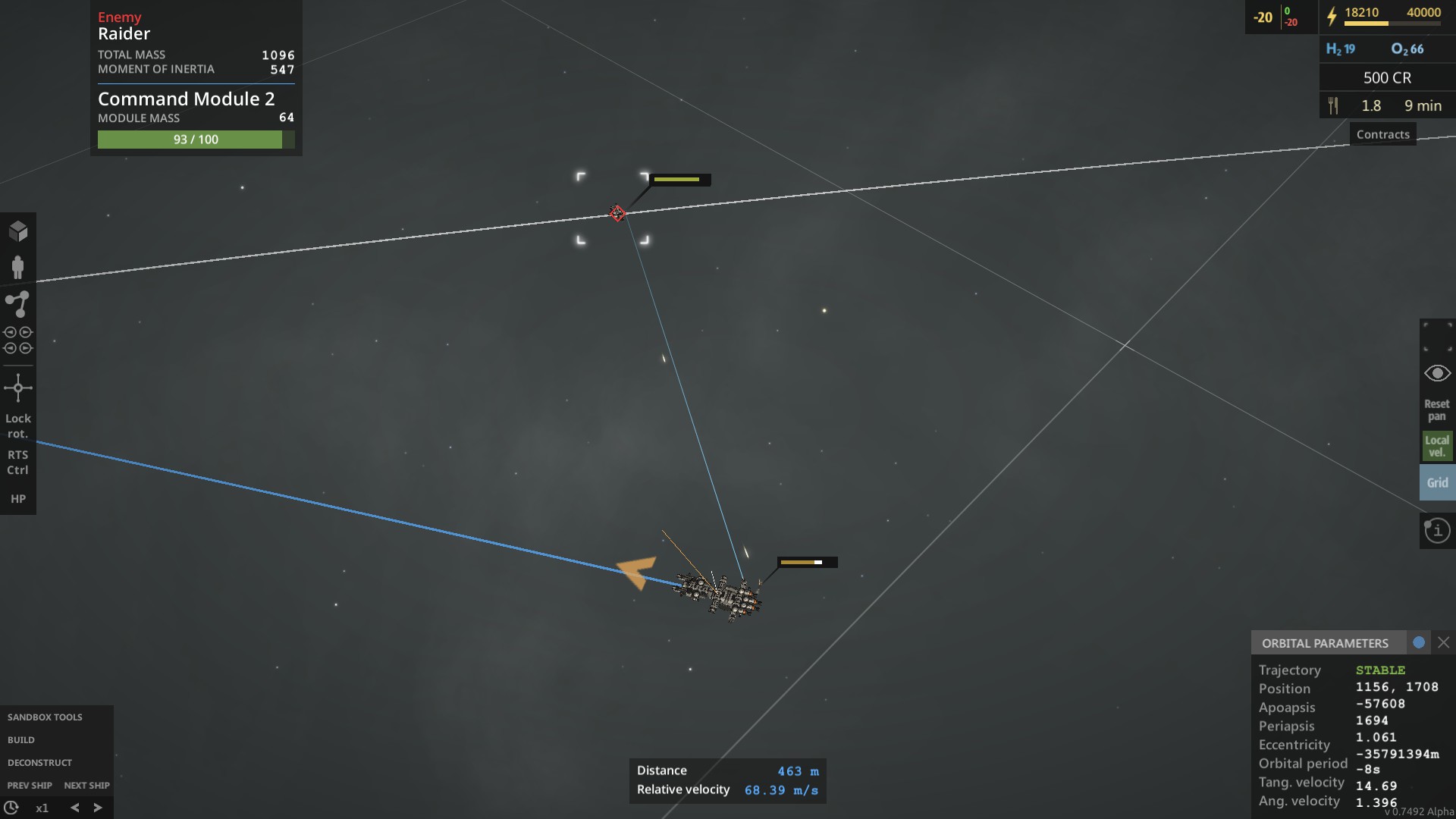Select the cube build mode icon
The width and height of the screenshot is (1456, 819).
pyautogui.click(x=18, y=230)
